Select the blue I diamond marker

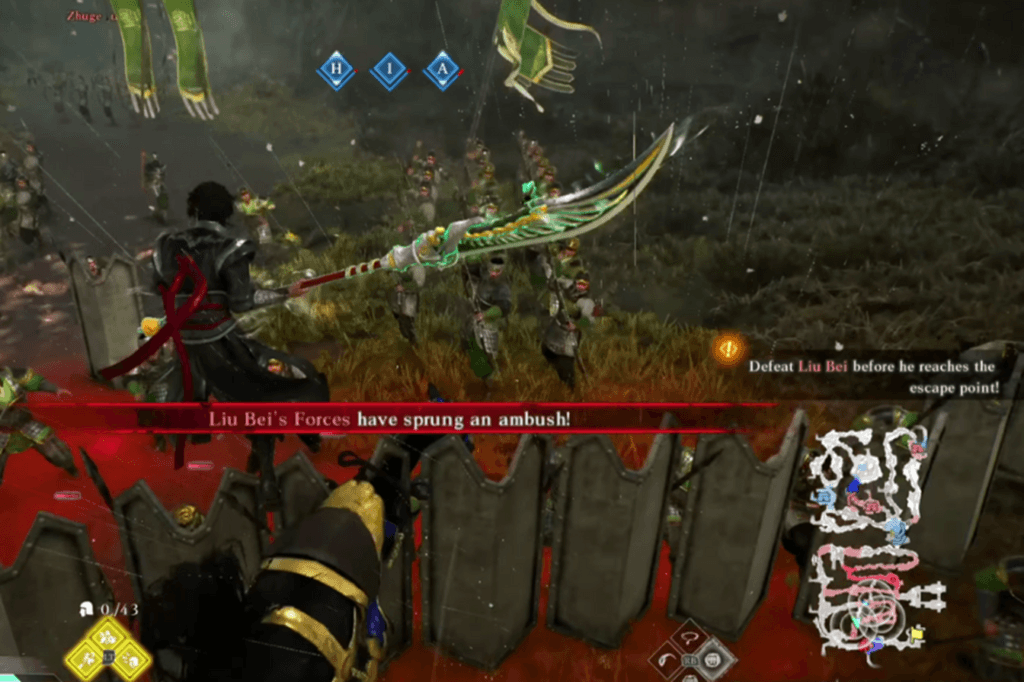click(388, 71)
